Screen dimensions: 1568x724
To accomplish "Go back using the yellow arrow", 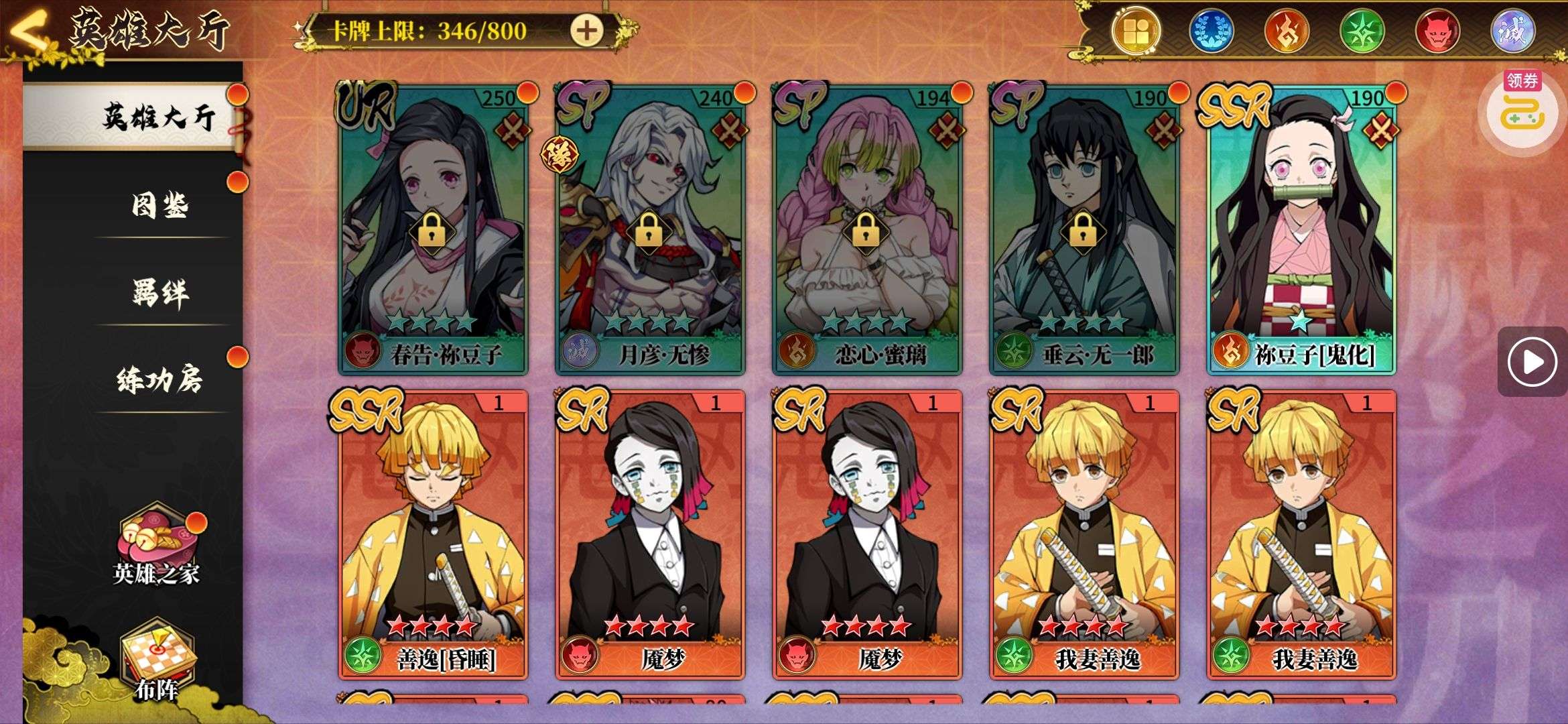I will click(x=28, y=30).
